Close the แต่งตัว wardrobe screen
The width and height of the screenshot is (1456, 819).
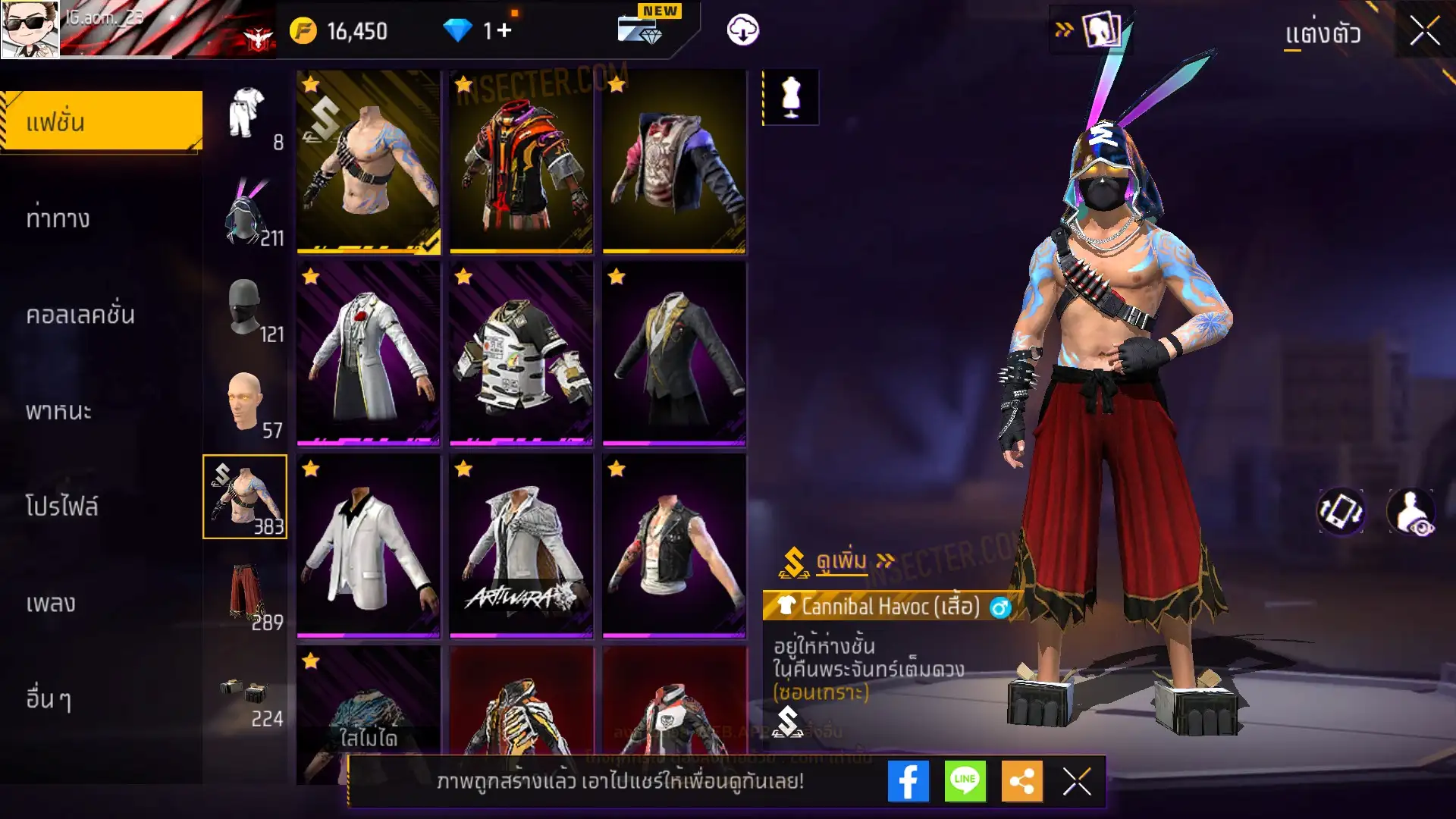1424,32
